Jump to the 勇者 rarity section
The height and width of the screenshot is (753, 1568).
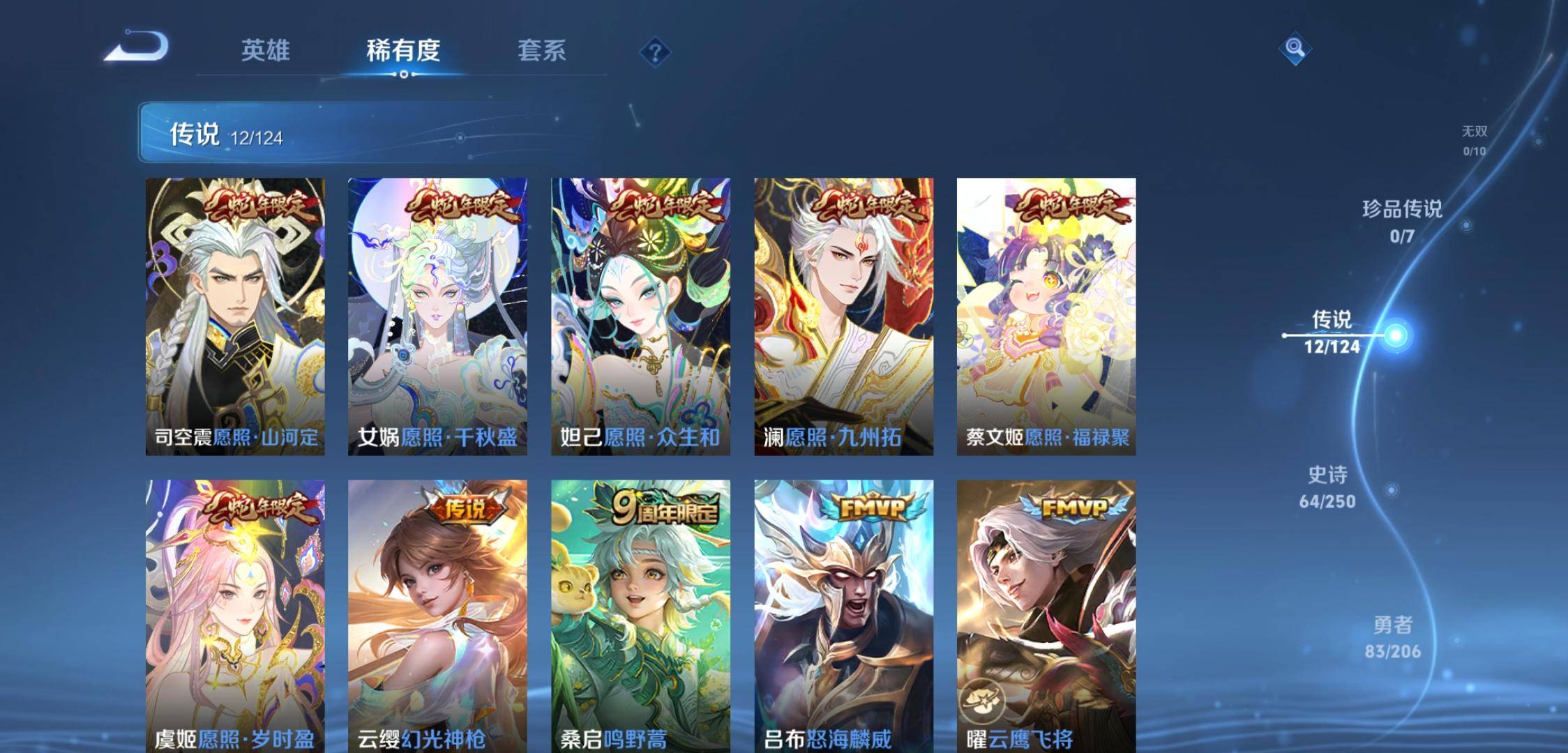1392,637
